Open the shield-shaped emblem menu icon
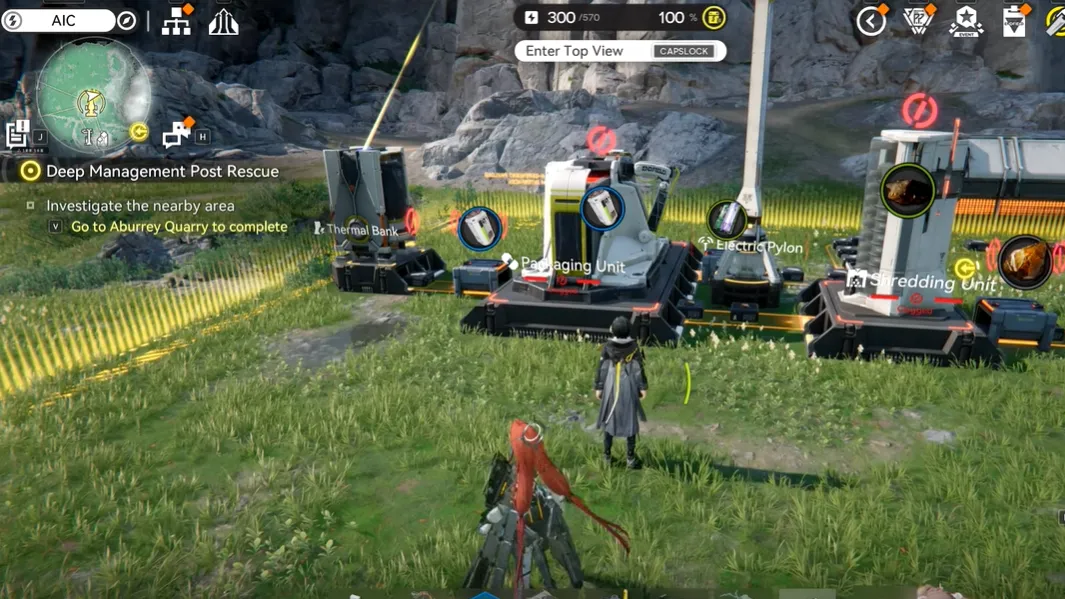Viewport: 1065px width, 599px height. tap(917, 21)
